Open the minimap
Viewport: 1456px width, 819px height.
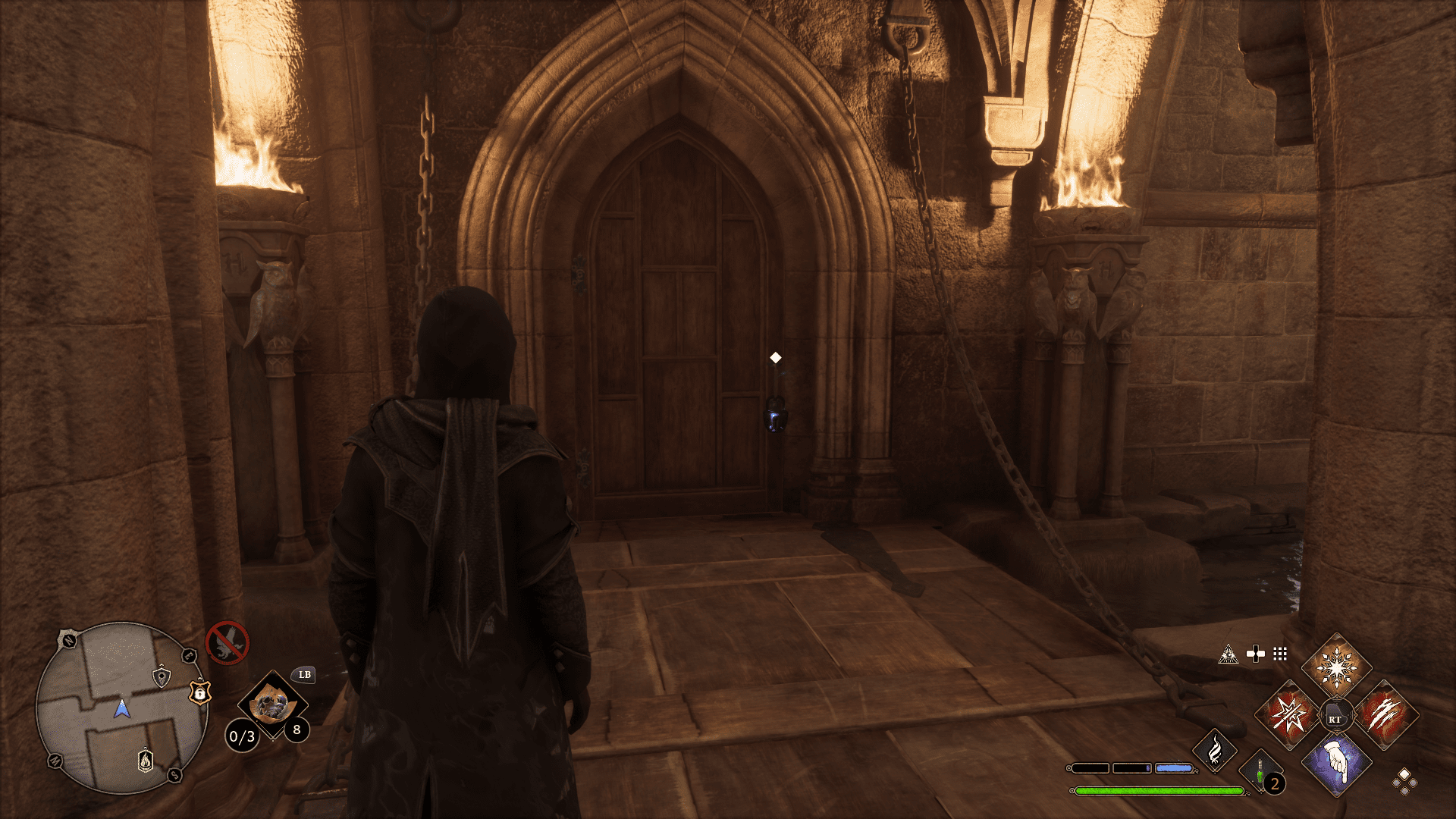coord(121,708)
